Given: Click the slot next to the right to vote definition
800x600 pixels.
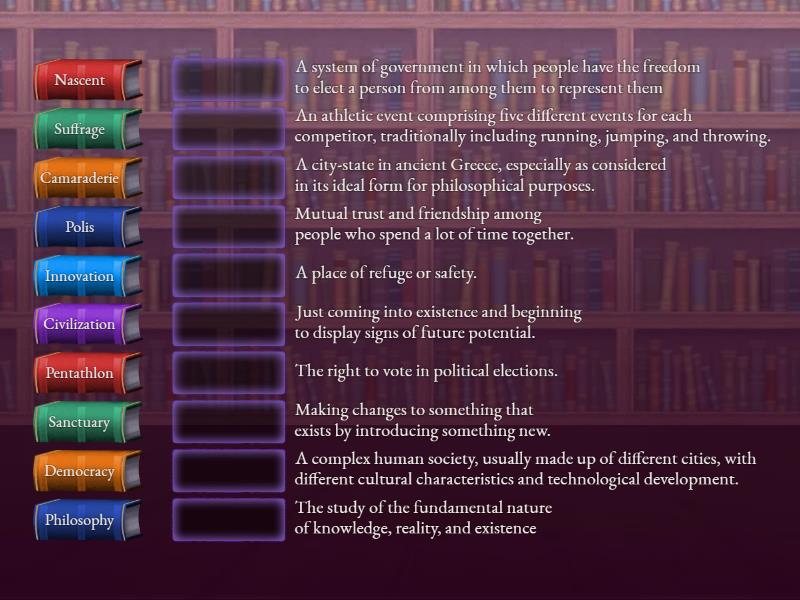Looking at the screenshot, I should click(x=229, y=373).
